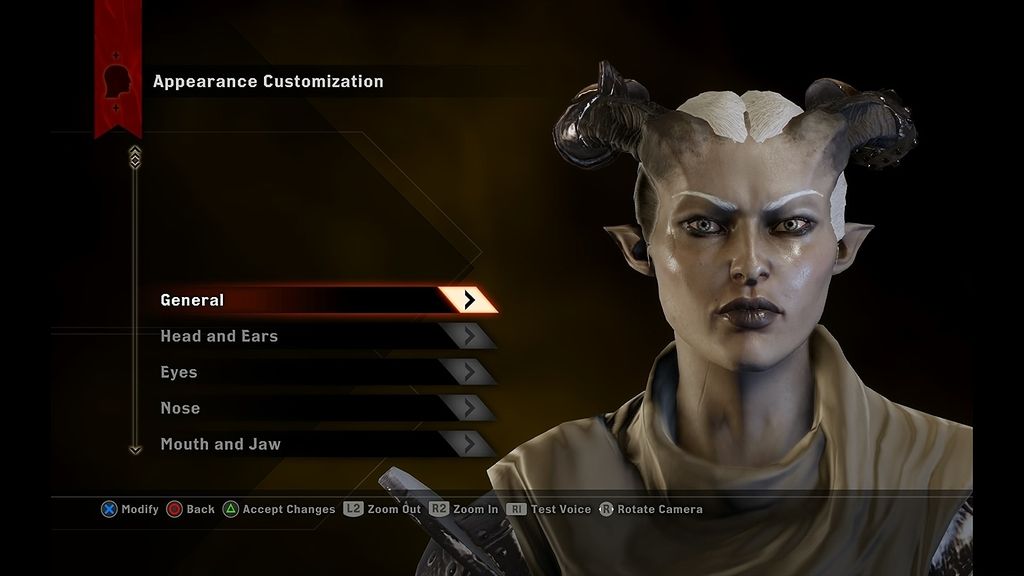The height and width of the screenshot is (576, 1024).
Task: Go to Mouth and Jaw settings
Action: [x=320, y=444]
